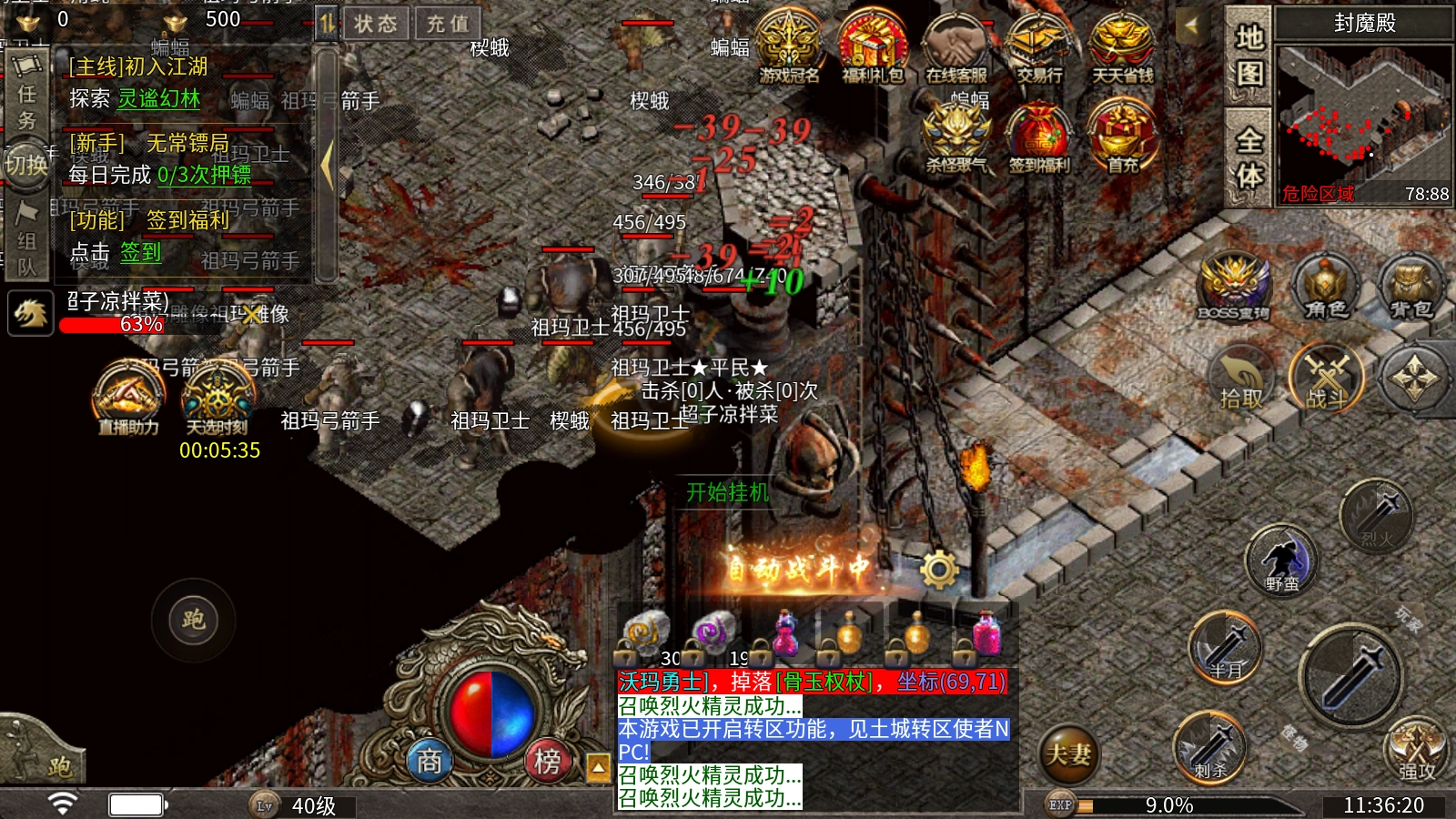Open the 首充 first recharge offer
Viewport: 1456px width, 819px height.
(x=1123, y=138)
